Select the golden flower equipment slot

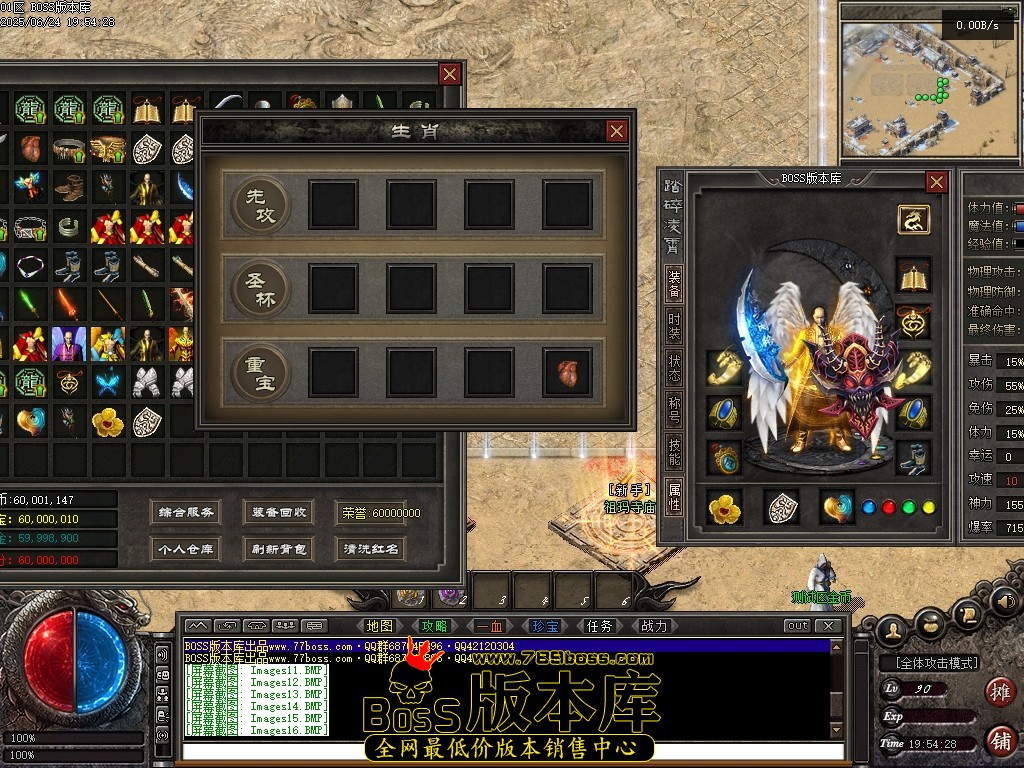[x=724, y=508]
